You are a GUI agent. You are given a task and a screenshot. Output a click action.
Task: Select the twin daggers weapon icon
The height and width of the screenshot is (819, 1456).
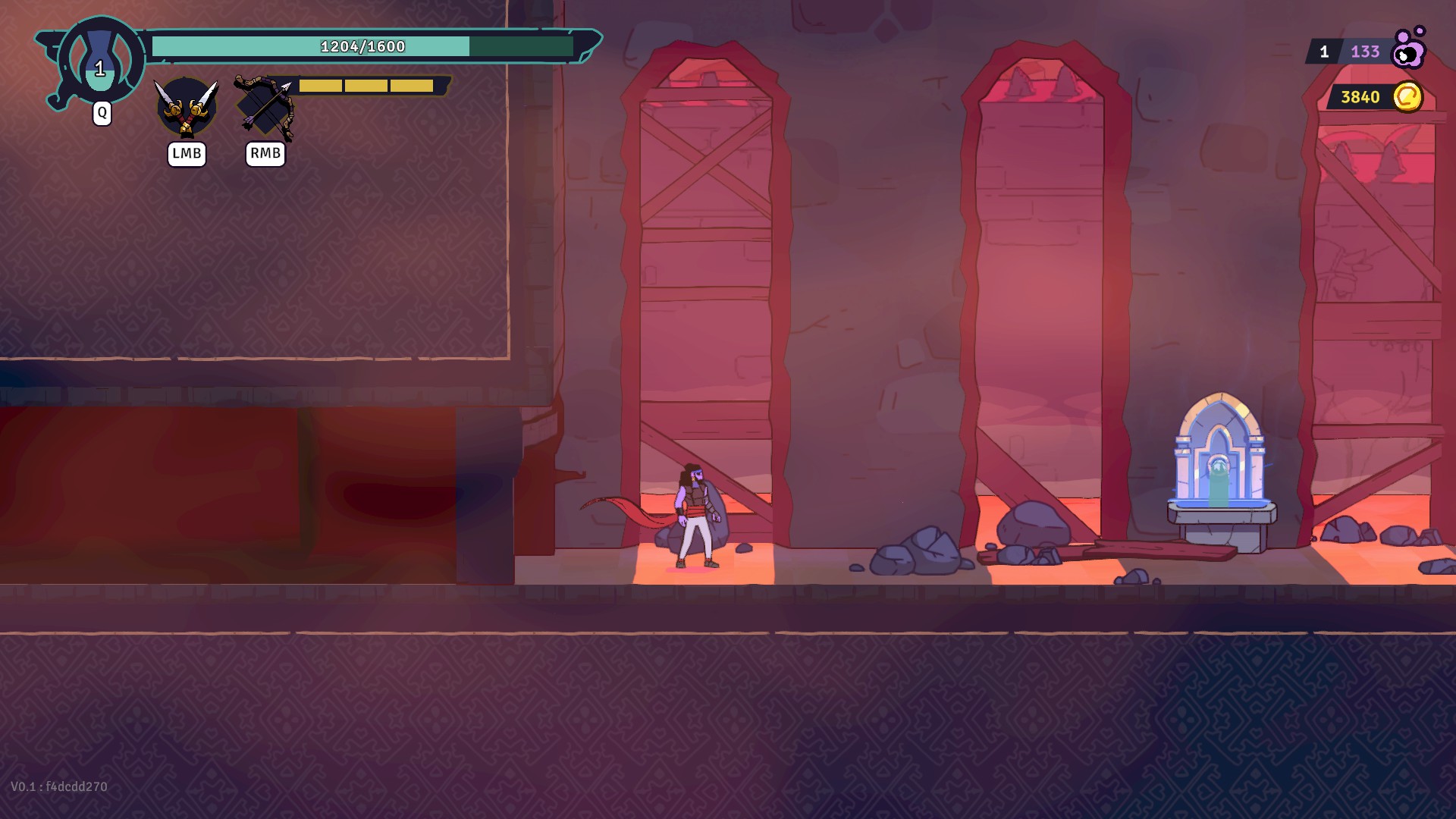(x=187, y=108)
